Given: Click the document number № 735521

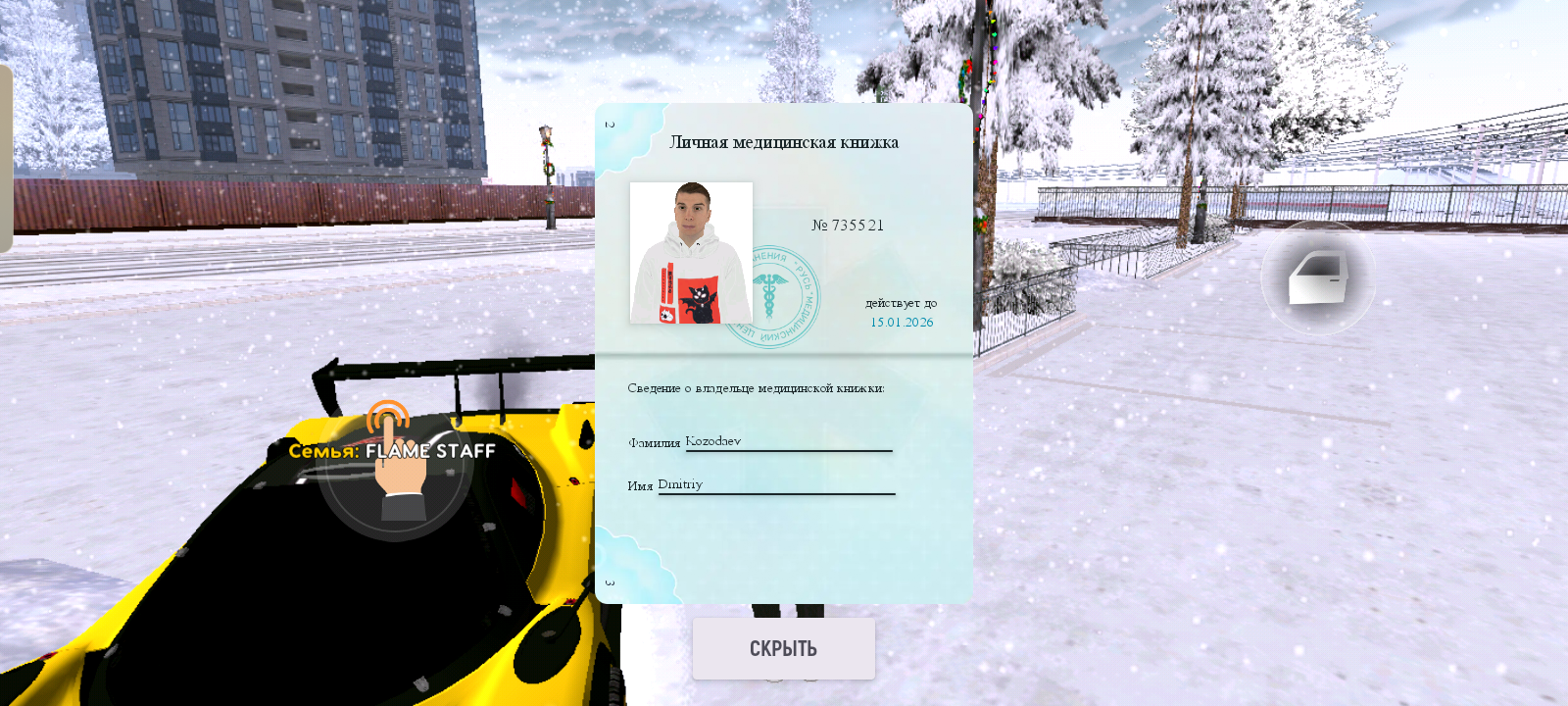Looking at the screenshot, I should 849,225.
